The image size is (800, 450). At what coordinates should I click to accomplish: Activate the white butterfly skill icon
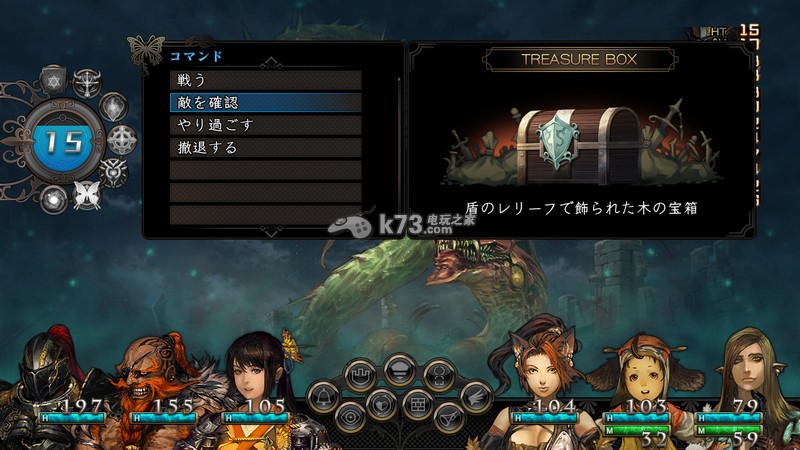pyautogui.click(x=88, y=195)
